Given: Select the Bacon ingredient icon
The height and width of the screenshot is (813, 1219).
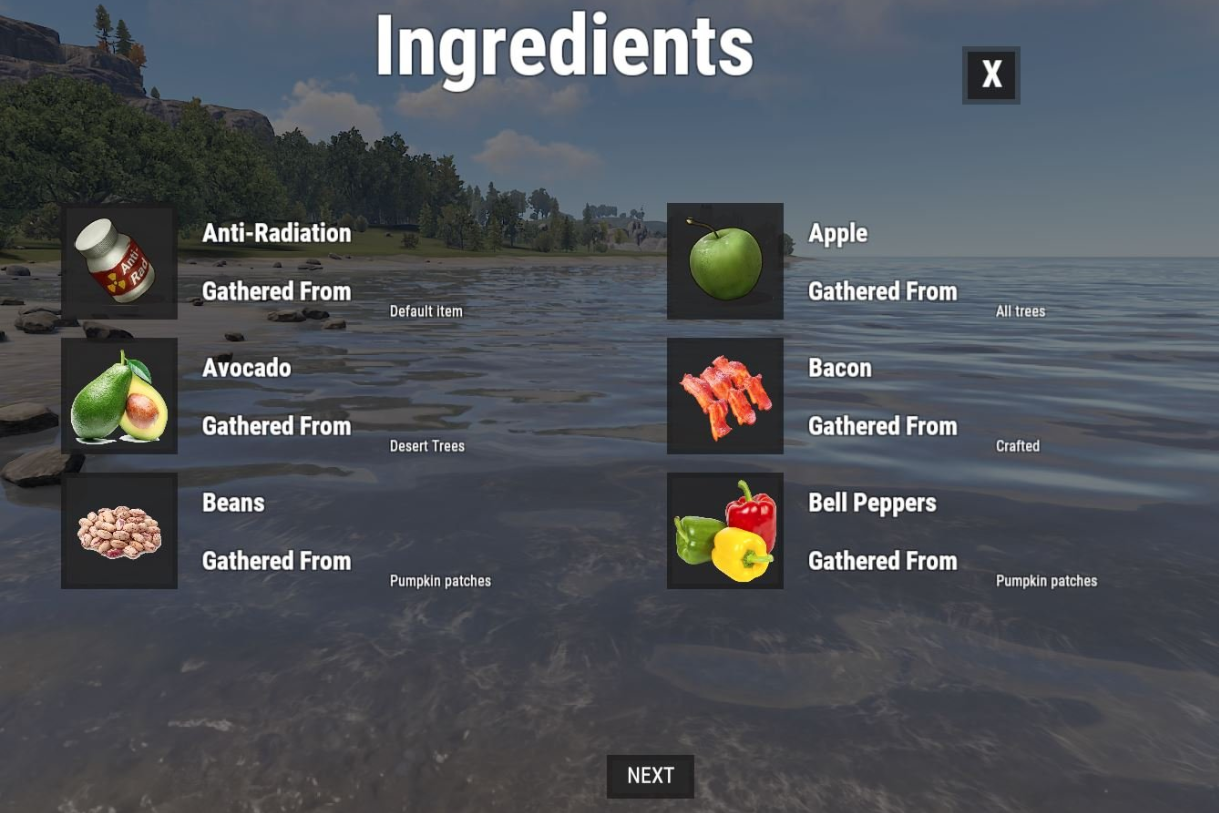Looking at the screenshot, I should click(725, 396).
